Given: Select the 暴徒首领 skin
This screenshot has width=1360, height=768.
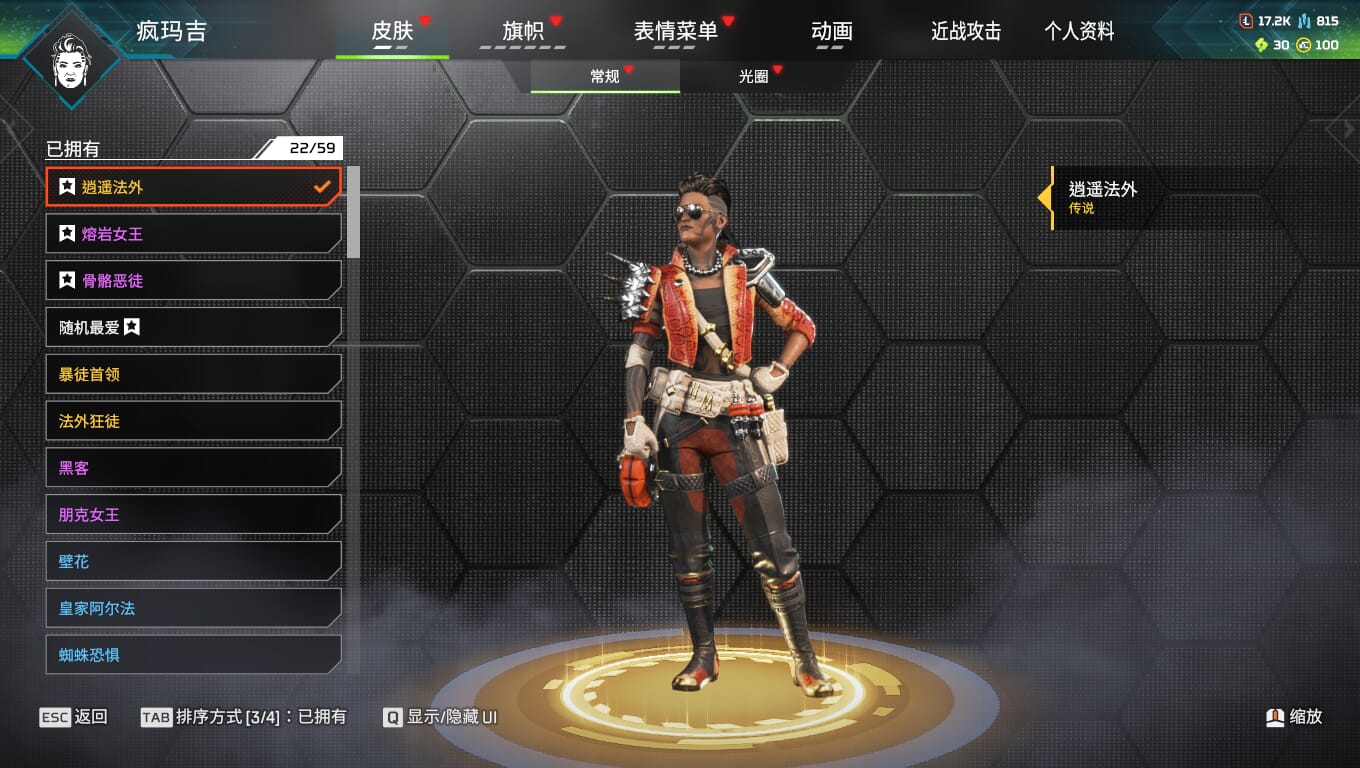Looking at the screenshot, I should point(193,374).
